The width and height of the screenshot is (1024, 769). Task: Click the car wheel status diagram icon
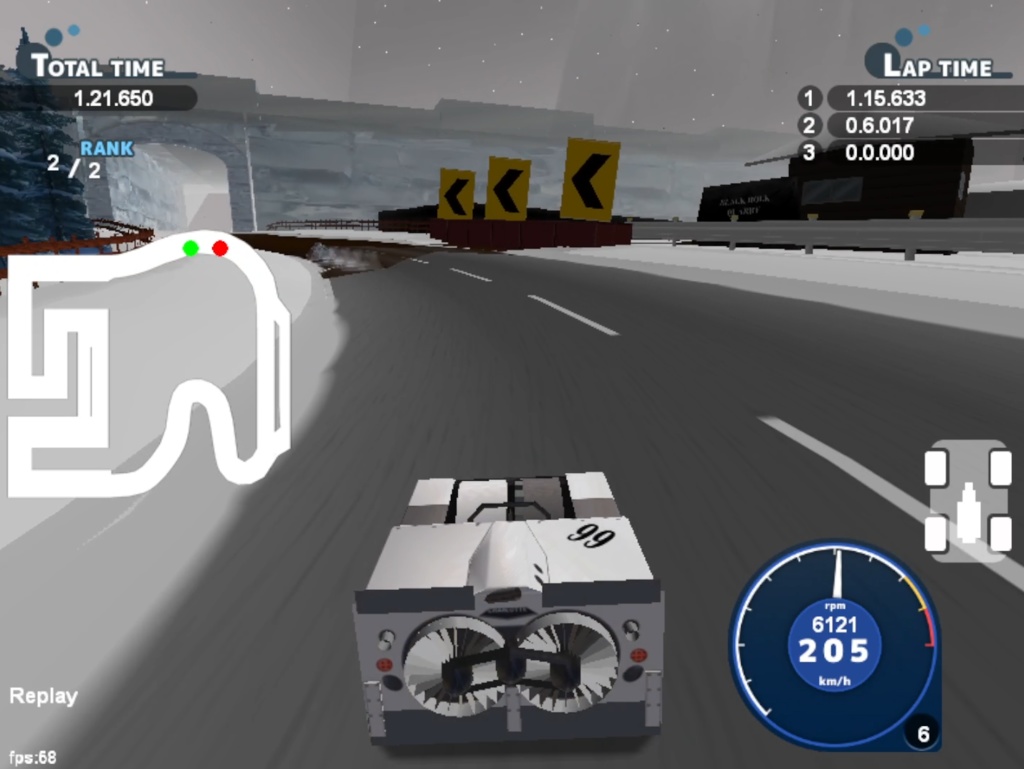click(x=967, y=500)
